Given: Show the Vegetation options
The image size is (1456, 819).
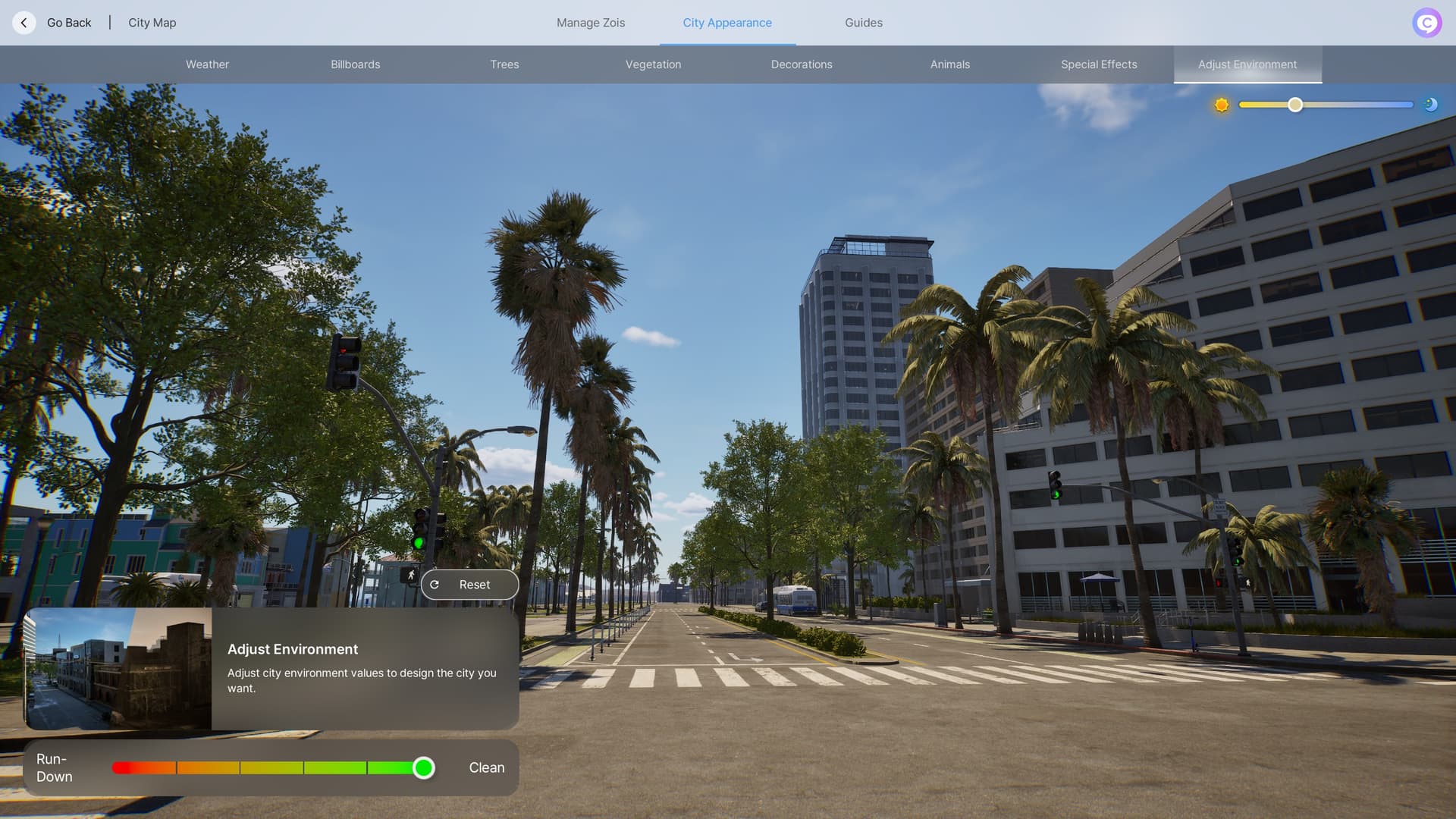Looking at the screenshot, I should [x=653, y=64].
